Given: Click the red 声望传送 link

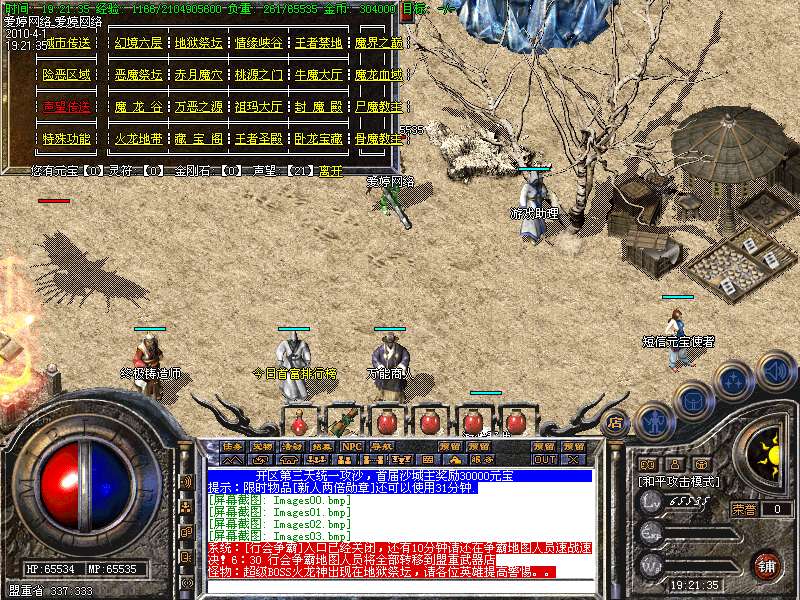Looking at the screenshot, I should 67,107.
